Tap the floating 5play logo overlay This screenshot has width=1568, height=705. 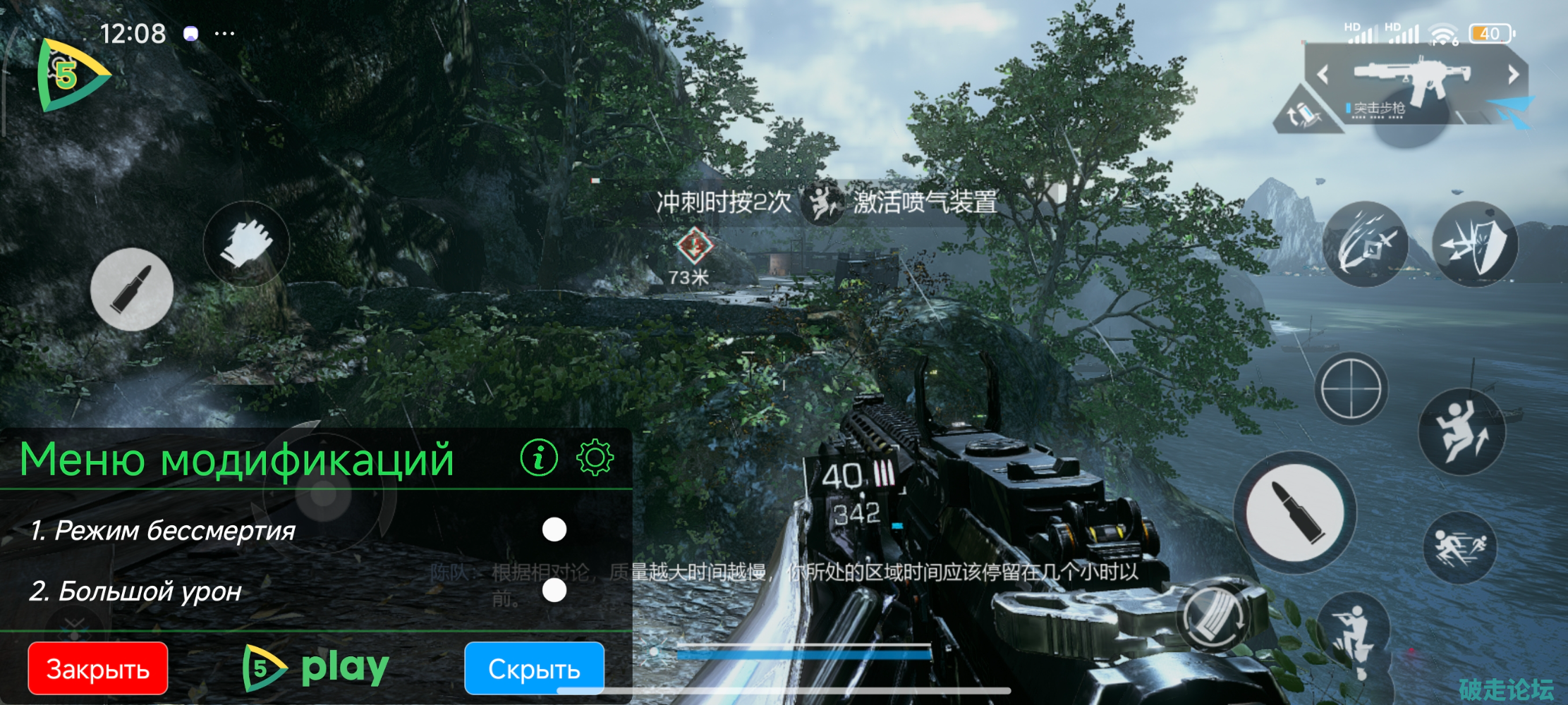pyautogui.click(x=71, y=75)
